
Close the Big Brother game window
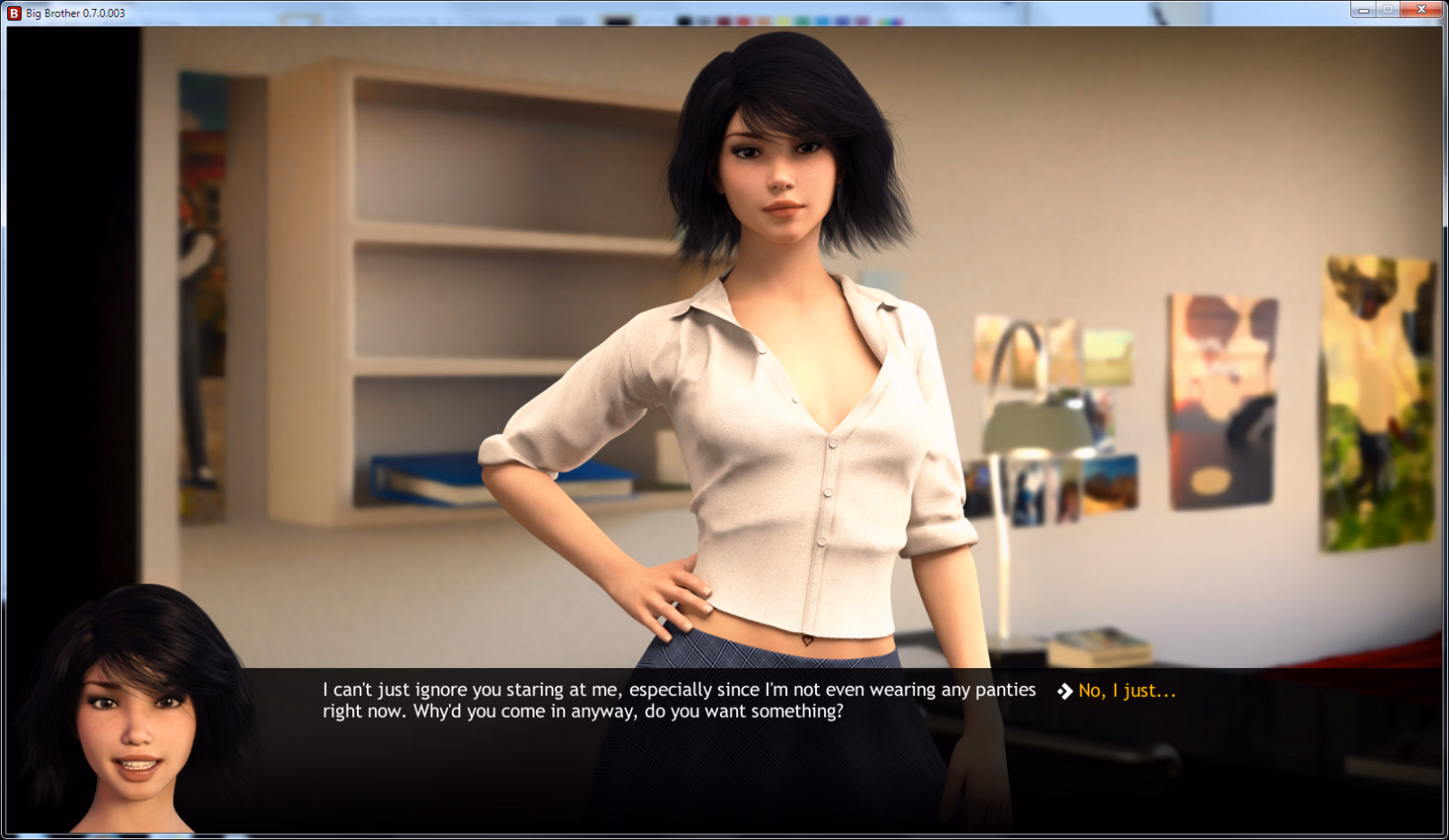[1421, 10]
